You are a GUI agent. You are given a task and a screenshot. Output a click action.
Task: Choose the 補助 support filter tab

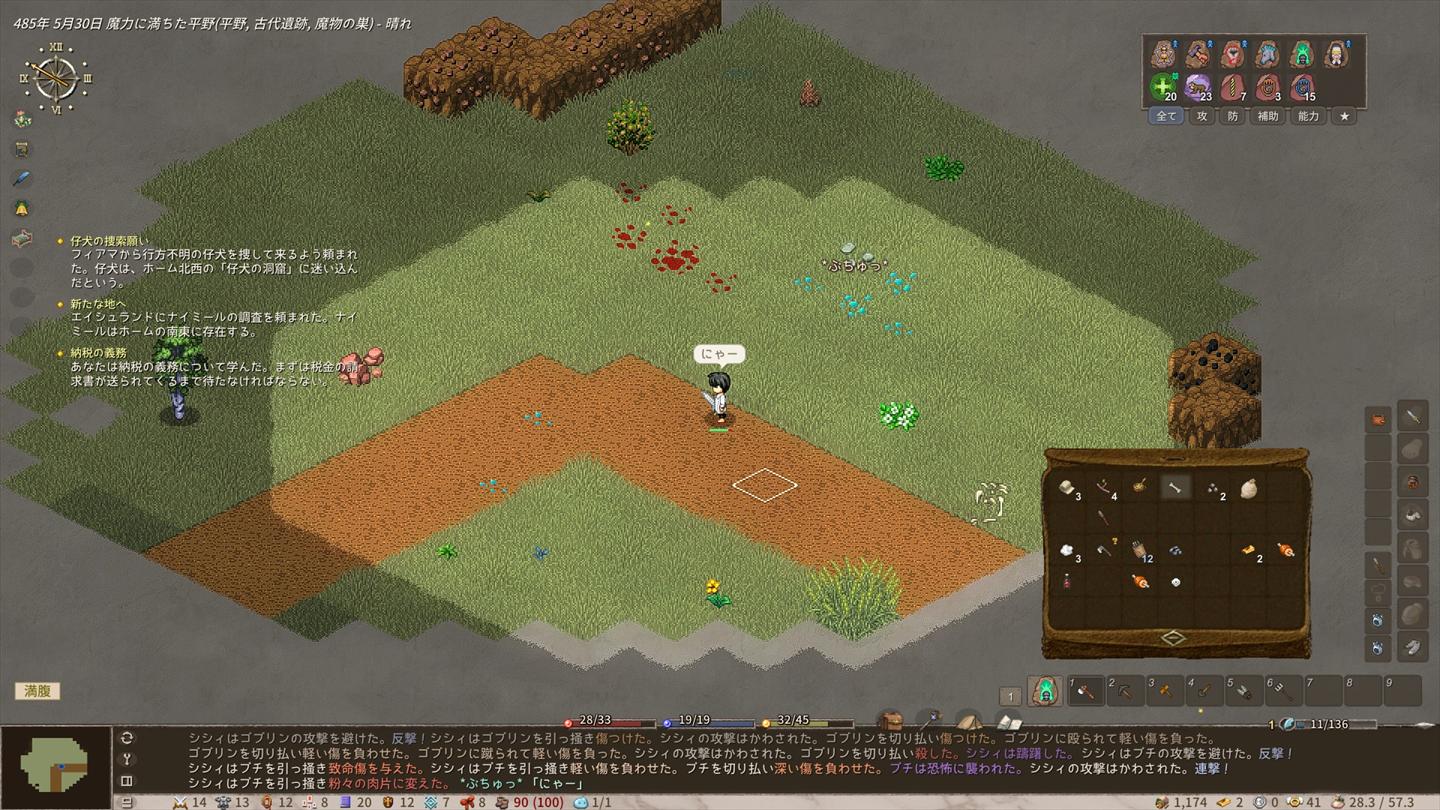[1268, 116]
